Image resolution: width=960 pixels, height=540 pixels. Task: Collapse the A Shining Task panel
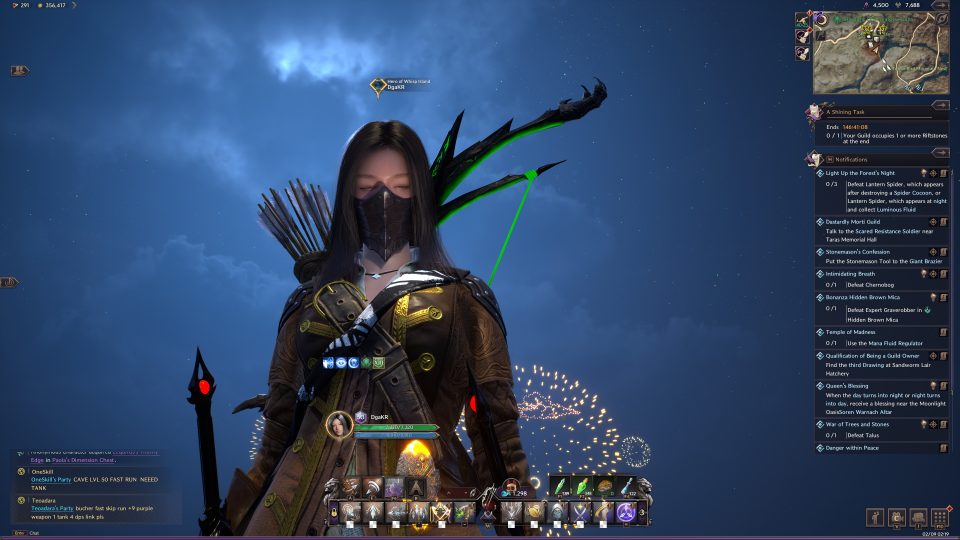940,104
